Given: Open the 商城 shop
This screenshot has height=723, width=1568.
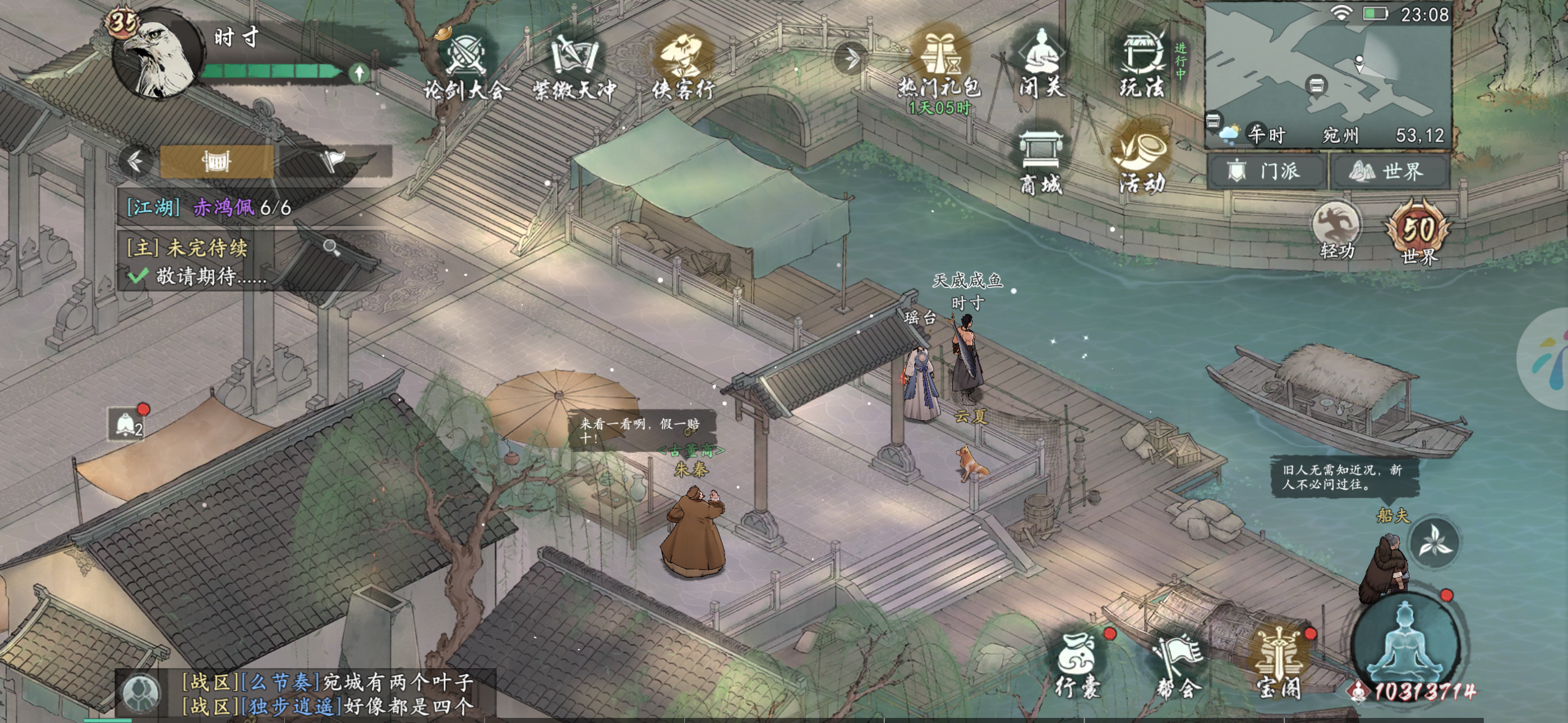Looking at the screenshot, I should [1041, 163].
